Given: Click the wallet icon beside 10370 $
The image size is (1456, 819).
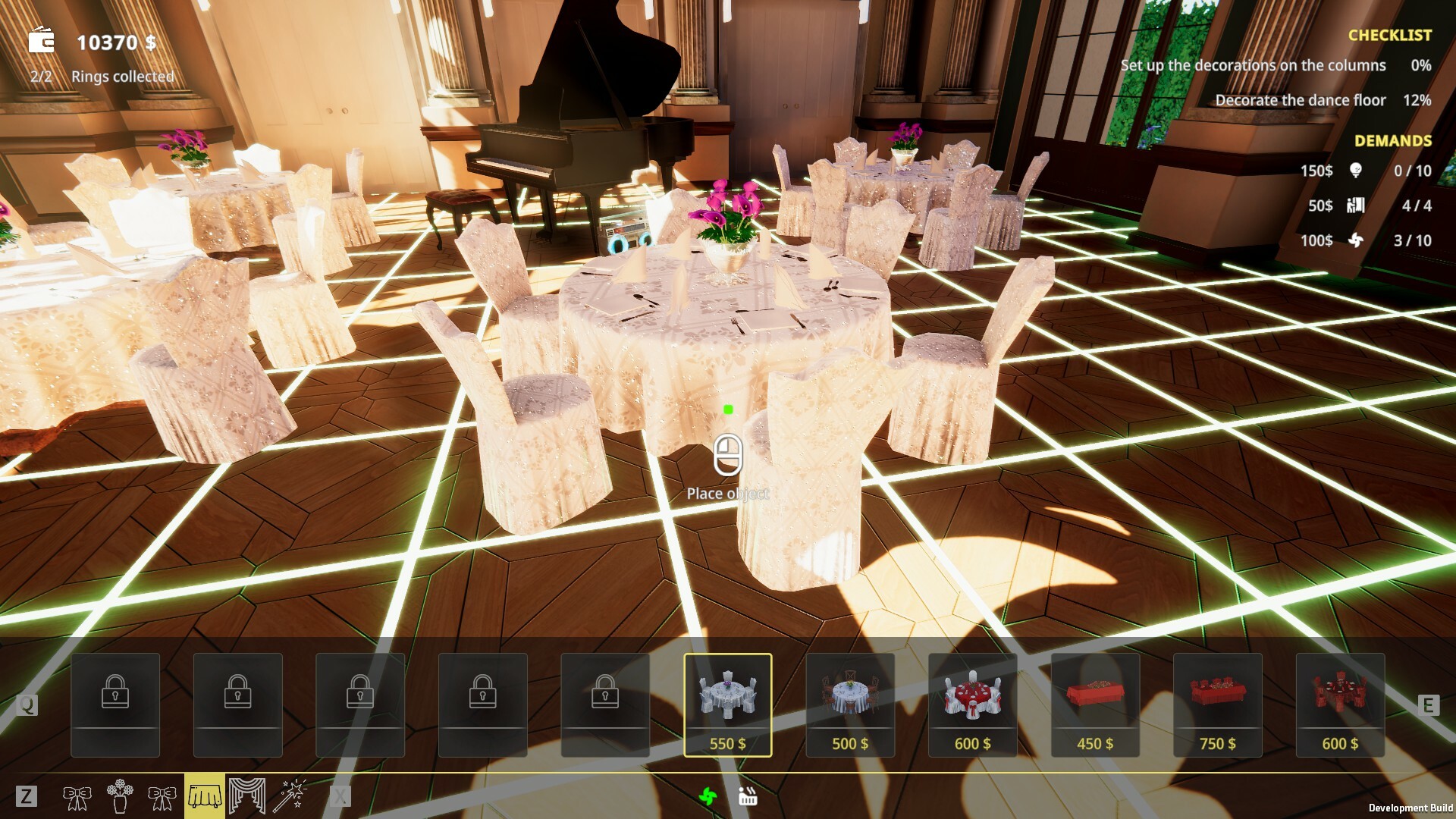Looking at the screenshot, I should [42, 40].
